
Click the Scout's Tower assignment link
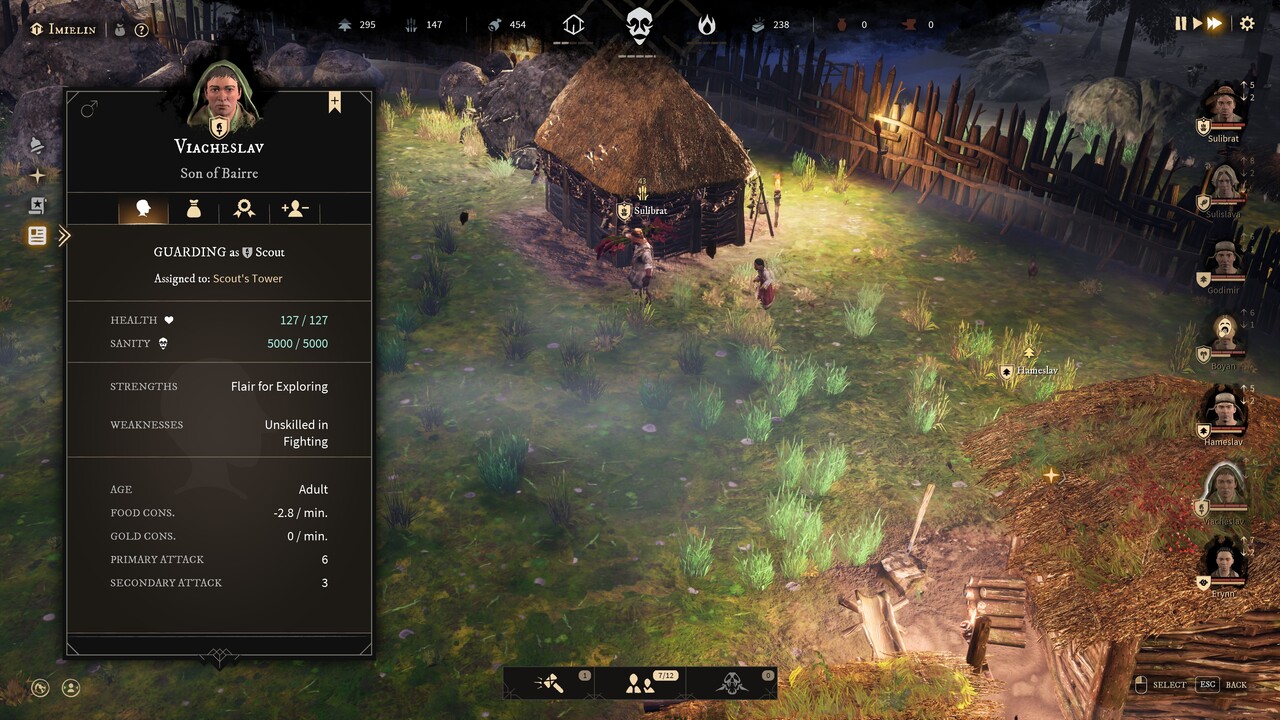click(247, 279)
